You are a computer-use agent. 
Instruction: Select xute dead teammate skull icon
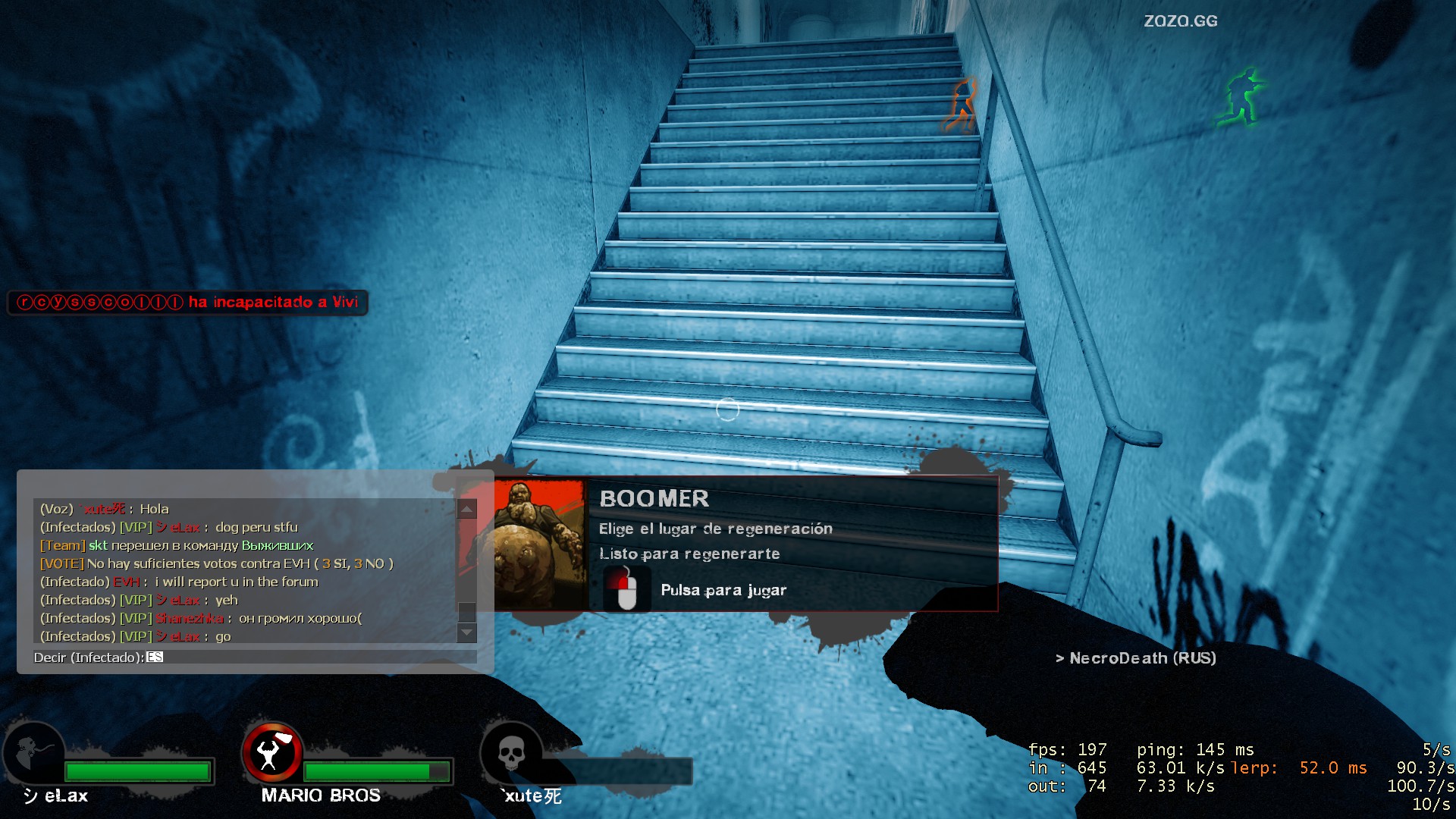pyautogui.click(x=511, y=754)
